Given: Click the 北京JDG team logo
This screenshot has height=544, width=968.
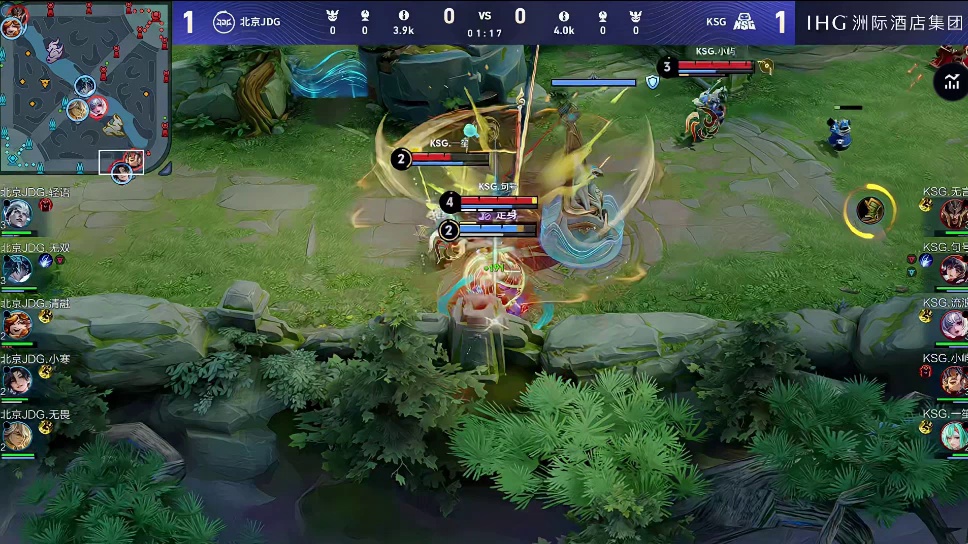Looking at the screenshot, I should coord(224,21).
